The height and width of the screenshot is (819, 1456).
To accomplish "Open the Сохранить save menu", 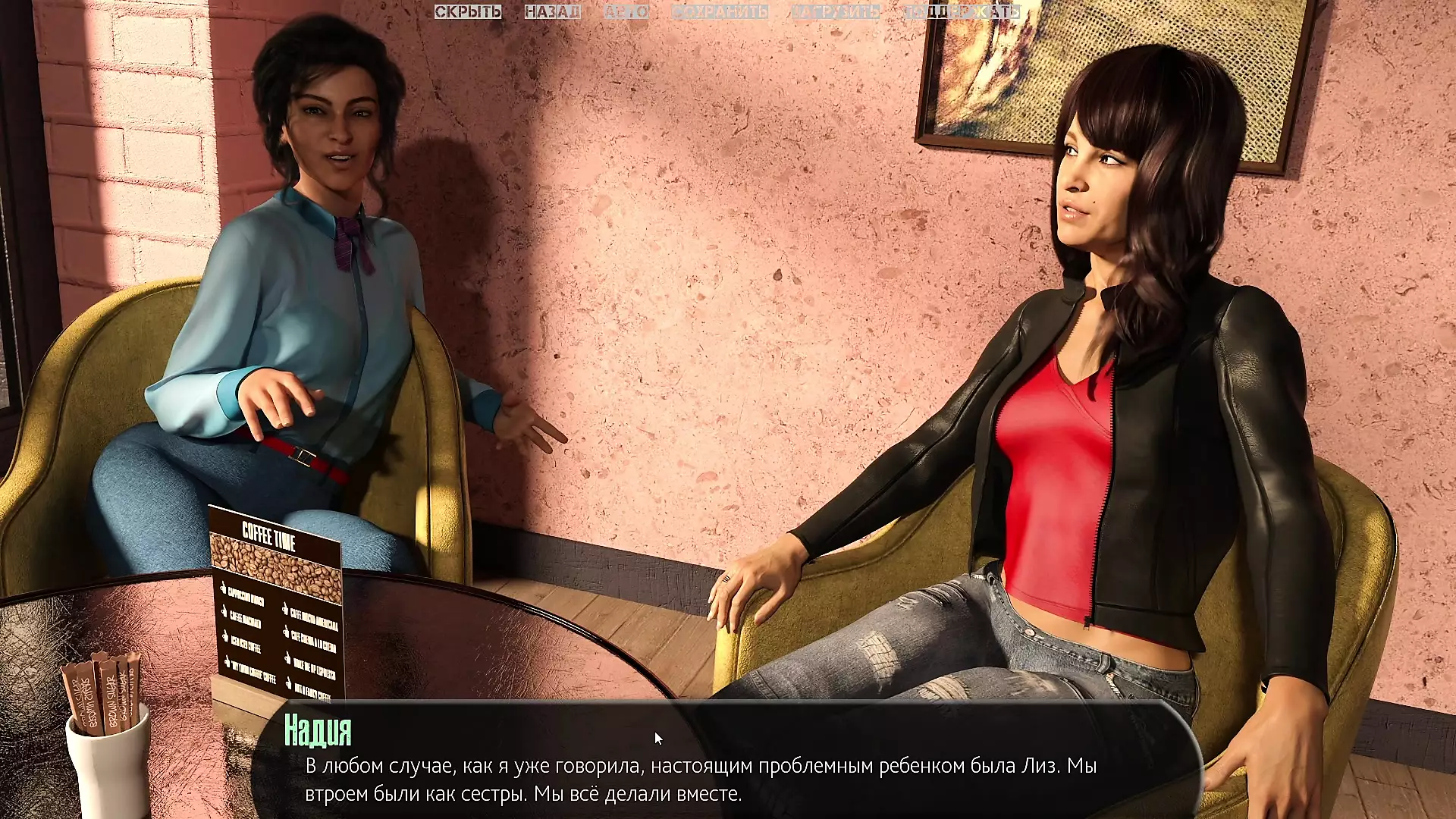I will [720, 12].
